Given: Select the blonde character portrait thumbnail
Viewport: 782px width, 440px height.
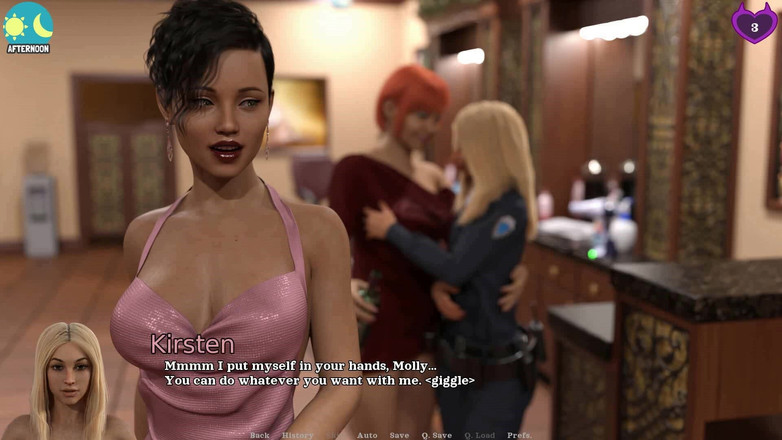Looking at the screenshot, I should (x=69, y=382).
